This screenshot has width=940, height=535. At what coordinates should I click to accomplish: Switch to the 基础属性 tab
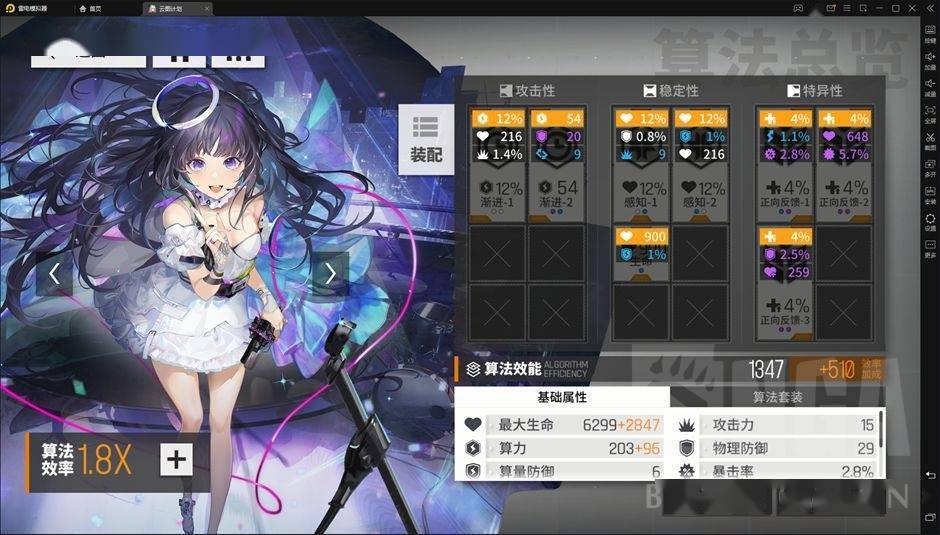tap(562, 397)
